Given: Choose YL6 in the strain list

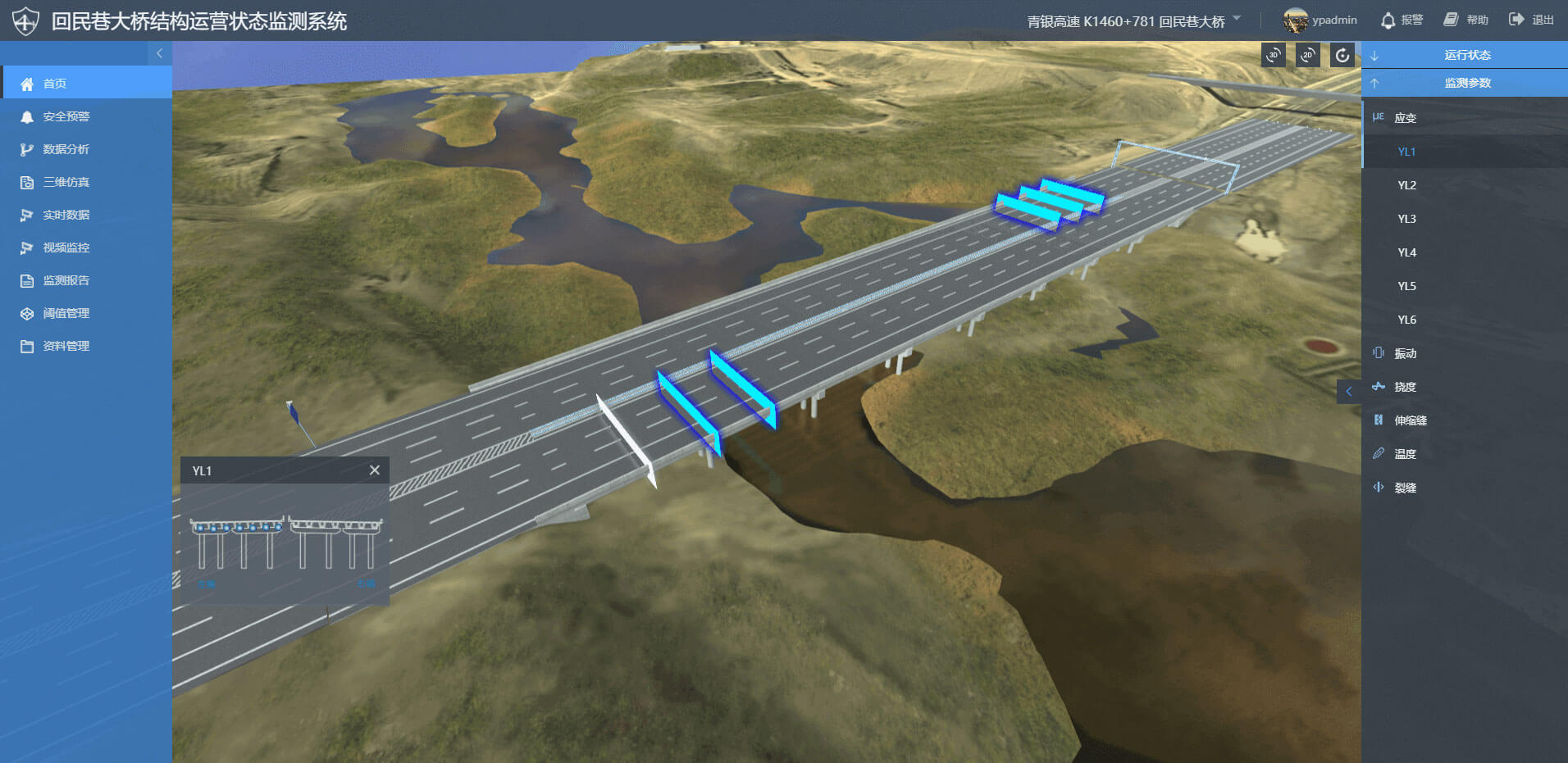Looking at the screenshot, I should pos(1406,320).
